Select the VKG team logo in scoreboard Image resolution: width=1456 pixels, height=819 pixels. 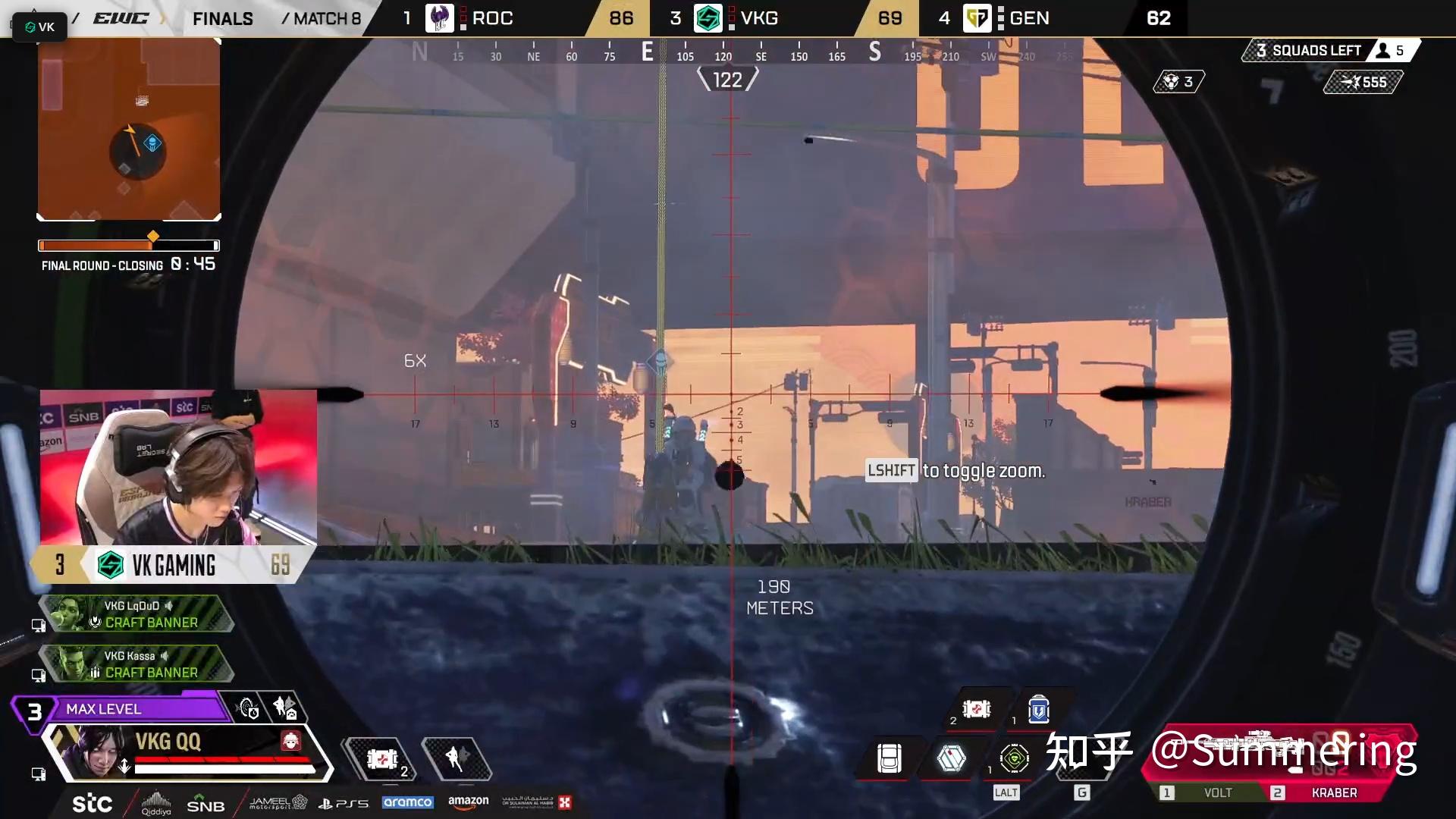pos(708,18)
